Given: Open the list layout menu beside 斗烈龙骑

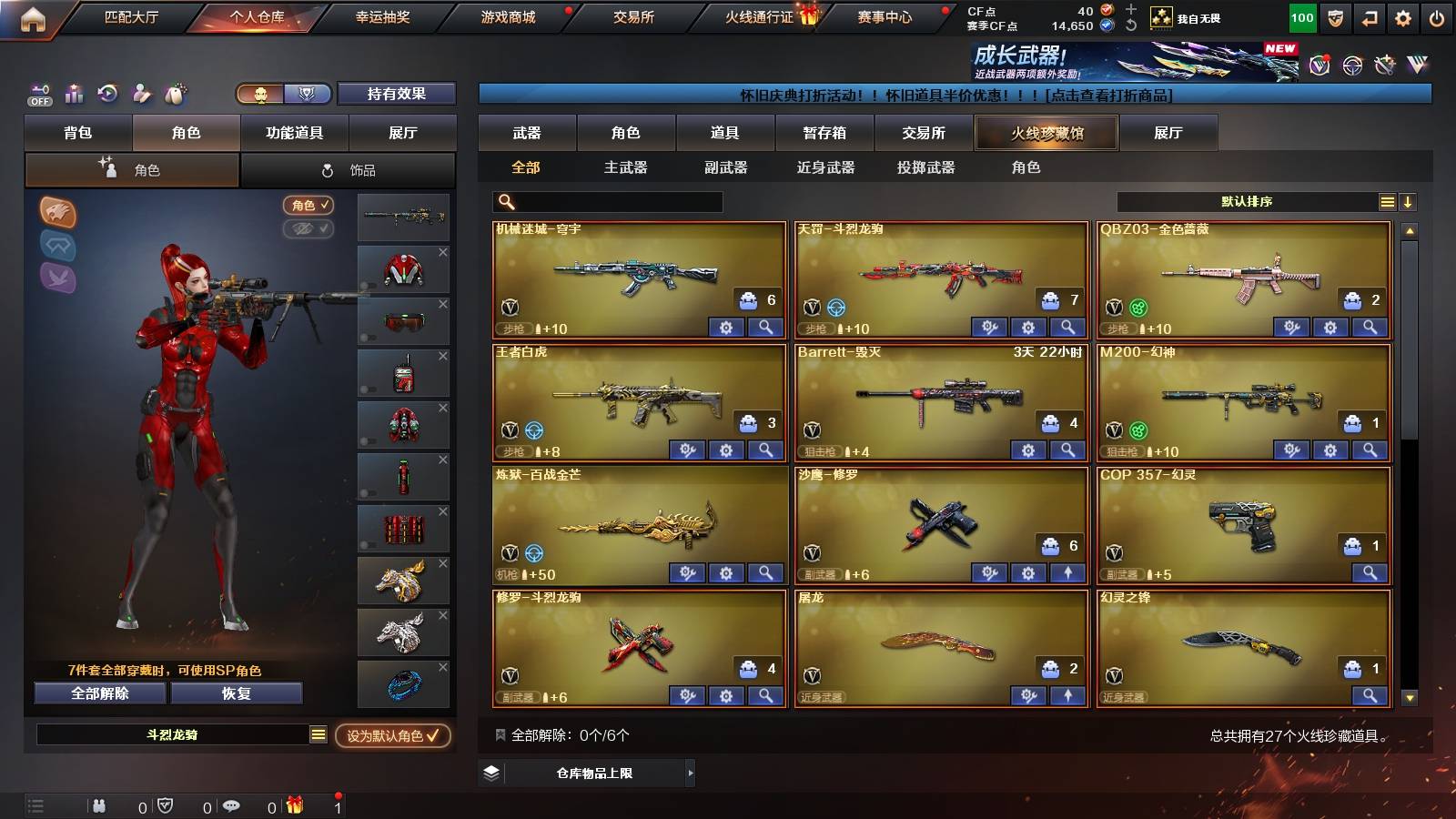Looking at the screenshot, I should coord(318,733).
